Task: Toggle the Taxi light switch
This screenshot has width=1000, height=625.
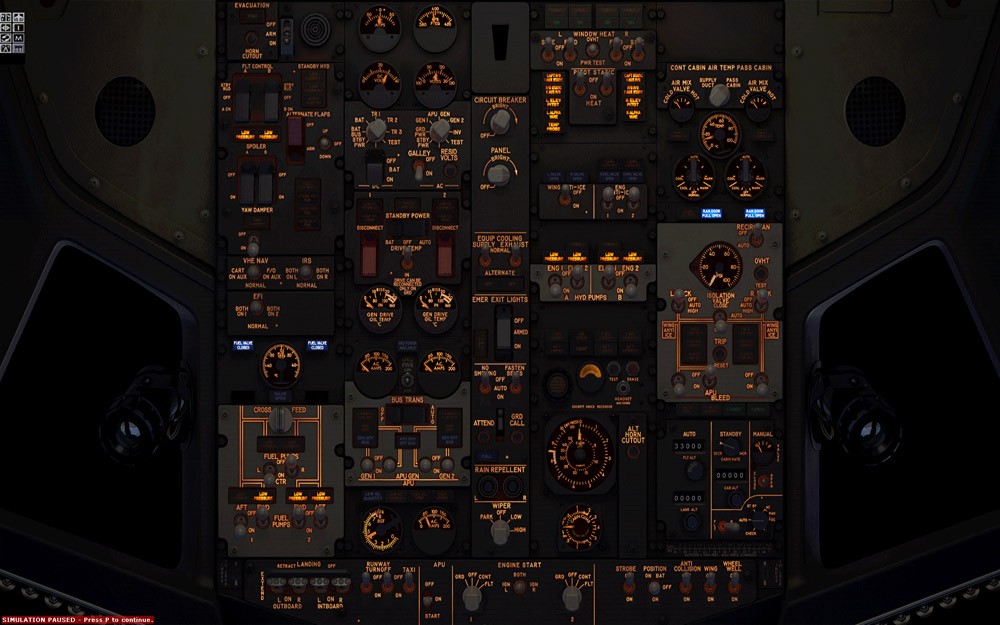Action: 409,582
